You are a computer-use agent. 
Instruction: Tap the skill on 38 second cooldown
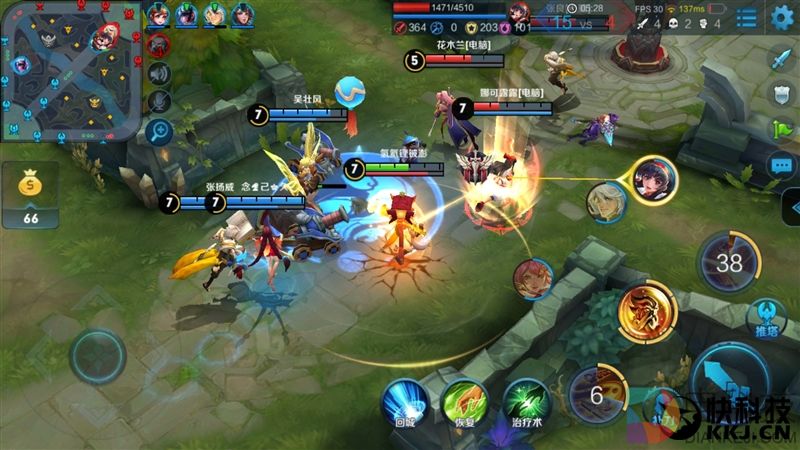click(x=729, y=263)
